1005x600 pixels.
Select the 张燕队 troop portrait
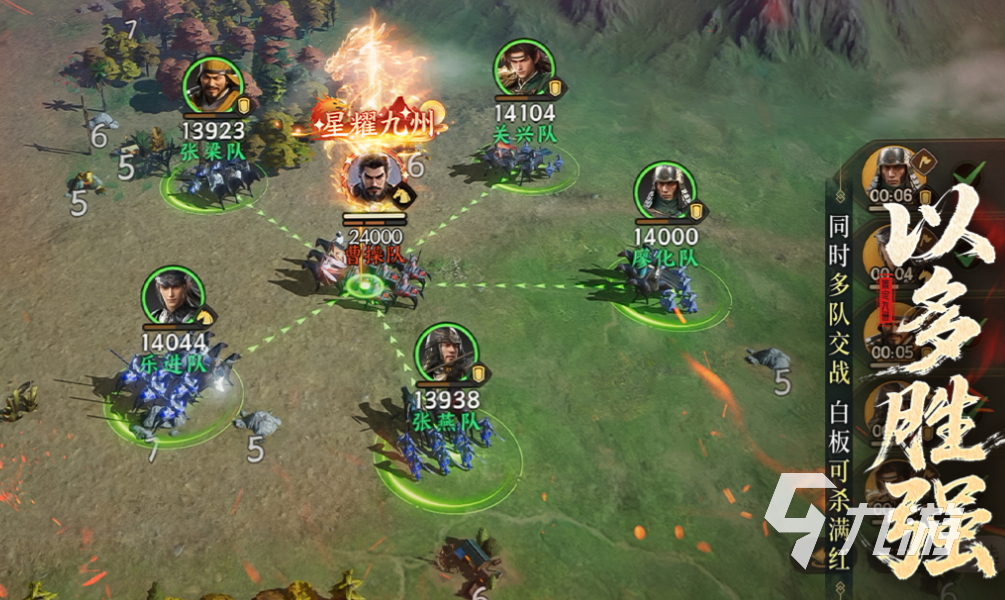[x=446, y=353]
